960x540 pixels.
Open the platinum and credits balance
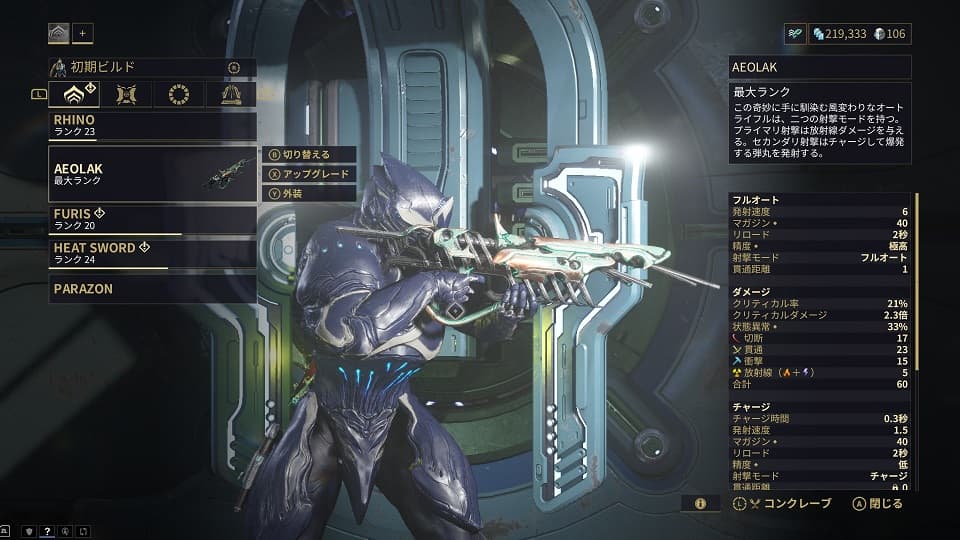coord(859,34)
